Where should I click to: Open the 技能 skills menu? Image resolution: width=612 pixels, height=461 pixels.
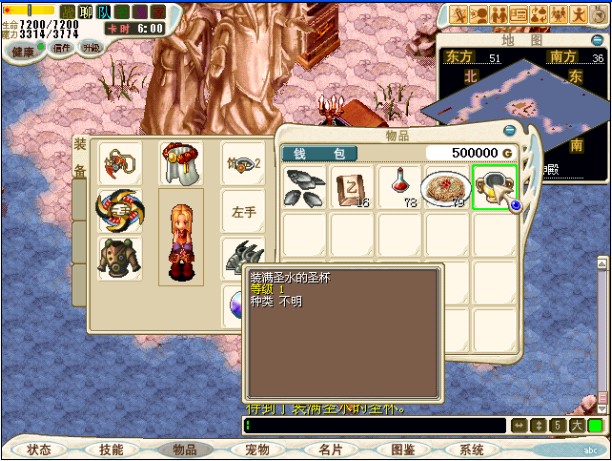click(x=112, y=450)
